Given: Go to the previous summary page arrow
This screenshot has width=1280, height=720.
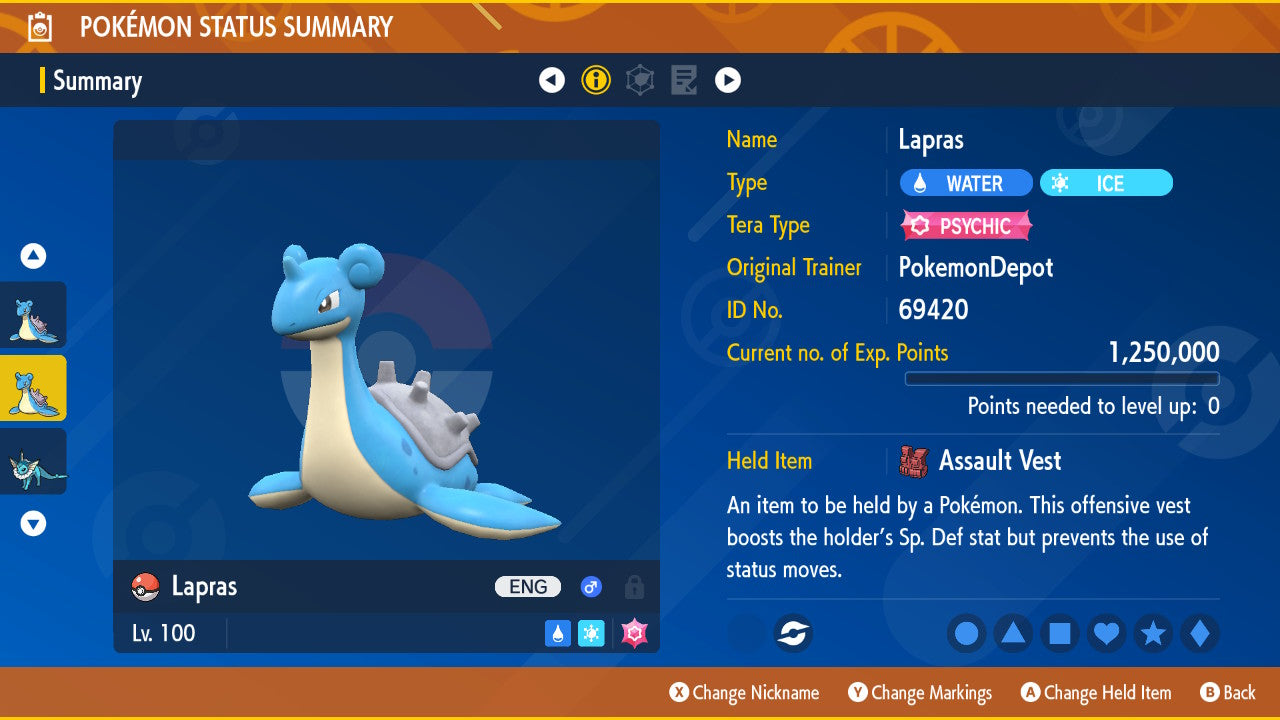Looking at the screenshot, I should point(552,80).
